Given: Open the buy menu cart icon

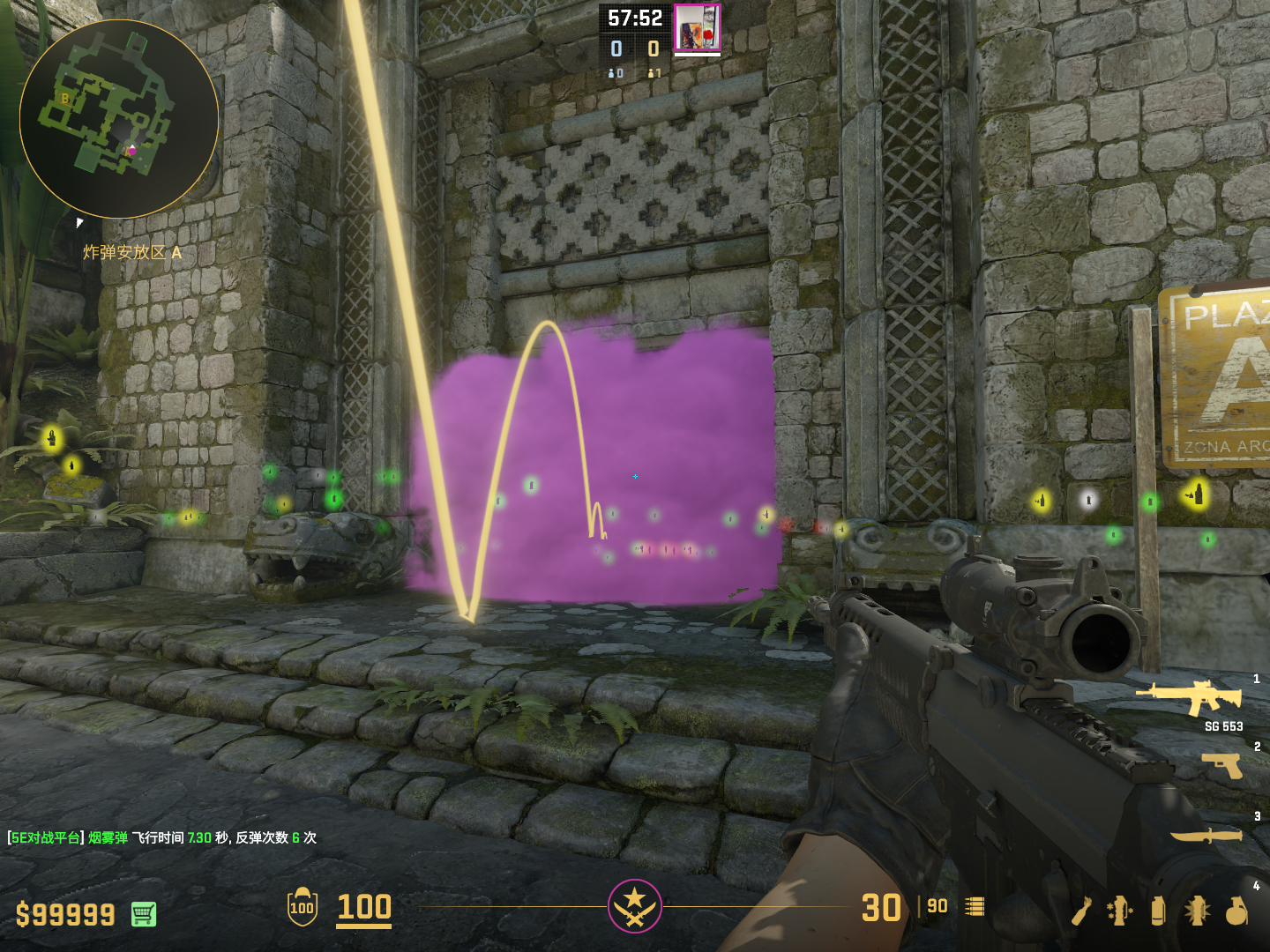Looking at the screenshot, I should pos(144,914).
